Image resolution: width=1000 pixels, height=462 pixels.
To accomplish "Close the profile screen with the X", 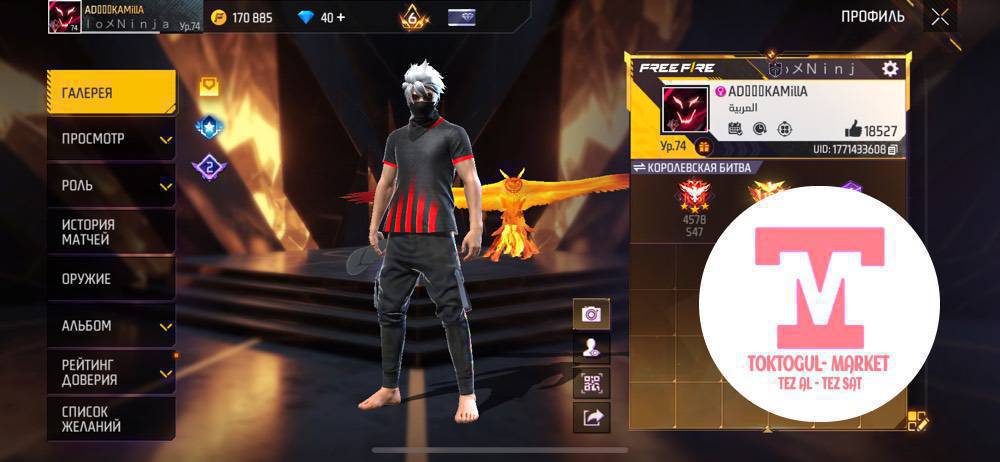I will (x=940, y=16).
